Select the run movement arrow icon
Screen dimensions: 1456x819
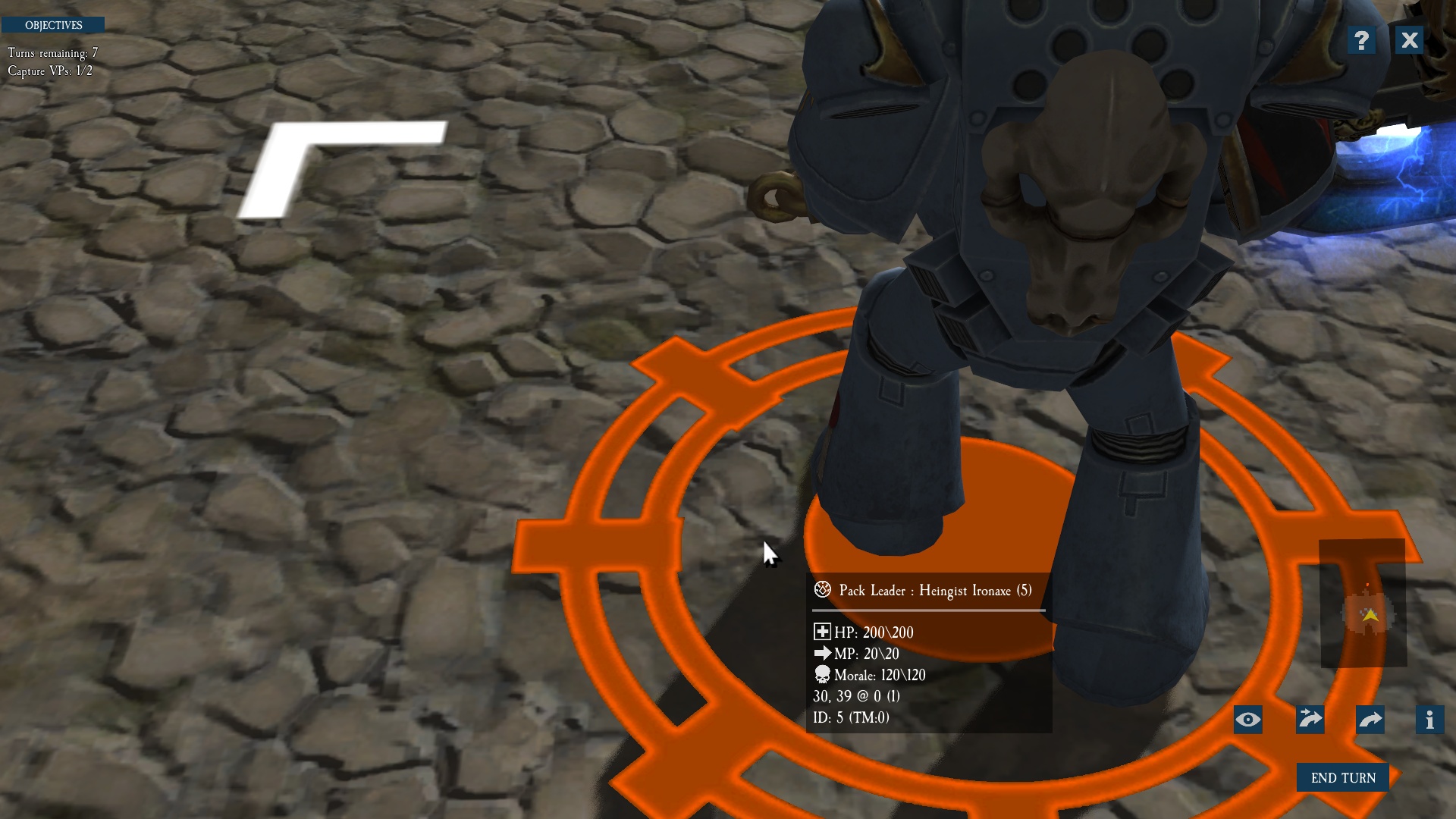tap(1309, 720)
